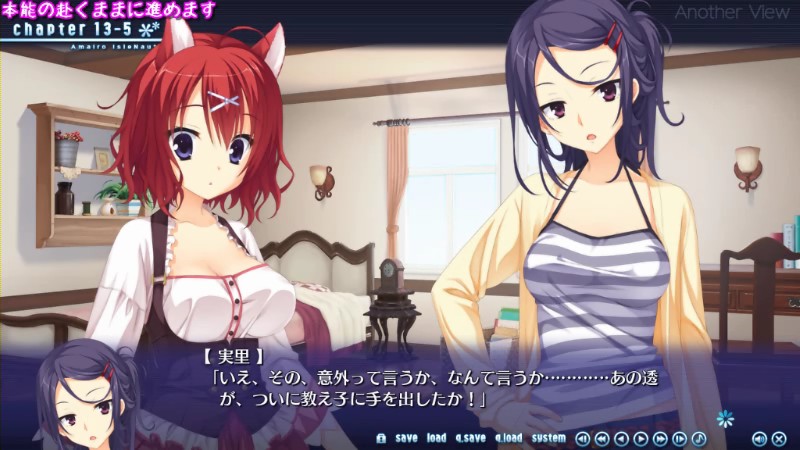Screen dimensions: 800x450
Task: Click the lock icon on the toolbar
Action: (x=381, y=438)
